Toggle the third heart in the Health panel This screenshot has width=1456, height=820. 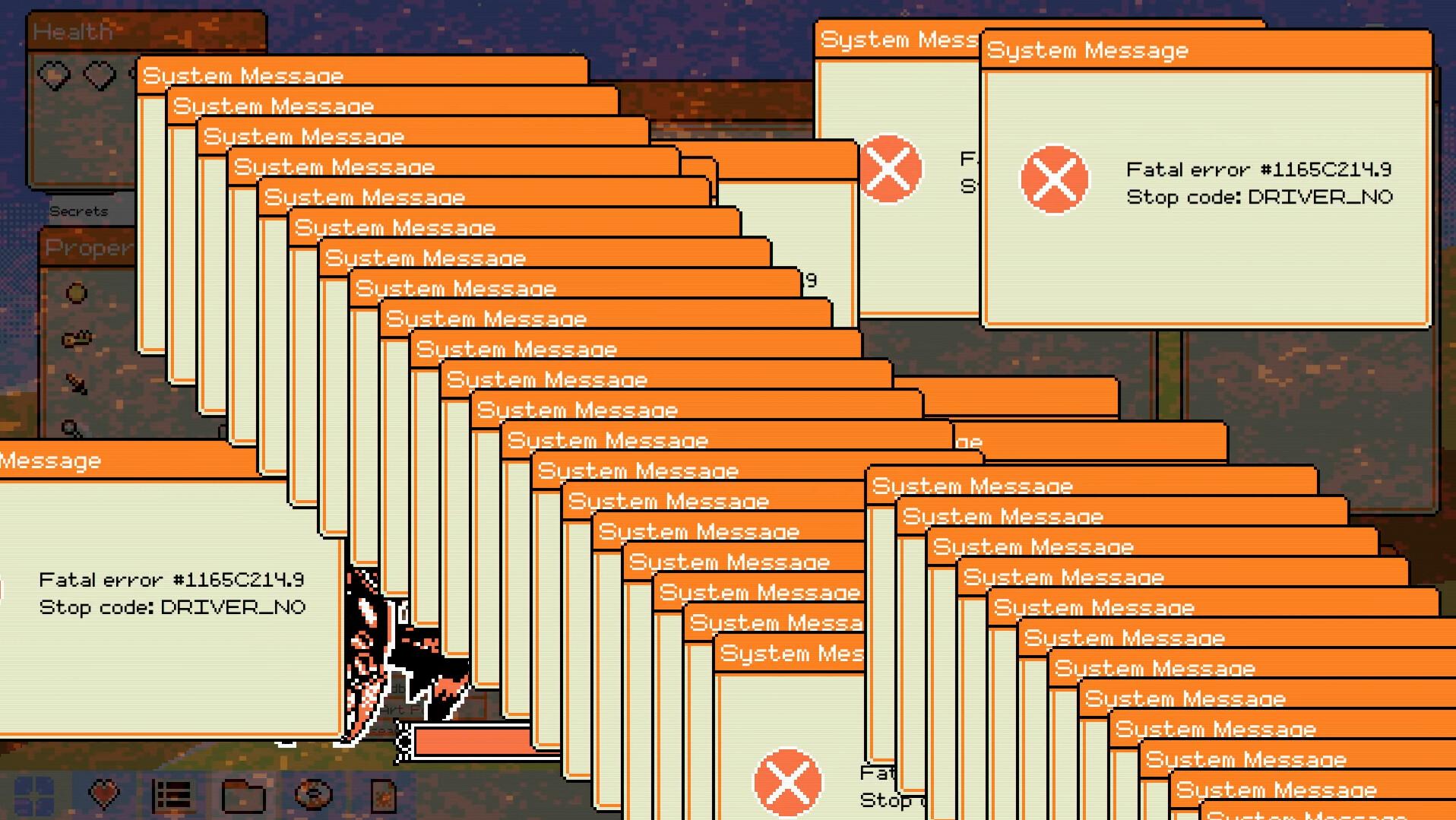135,74
